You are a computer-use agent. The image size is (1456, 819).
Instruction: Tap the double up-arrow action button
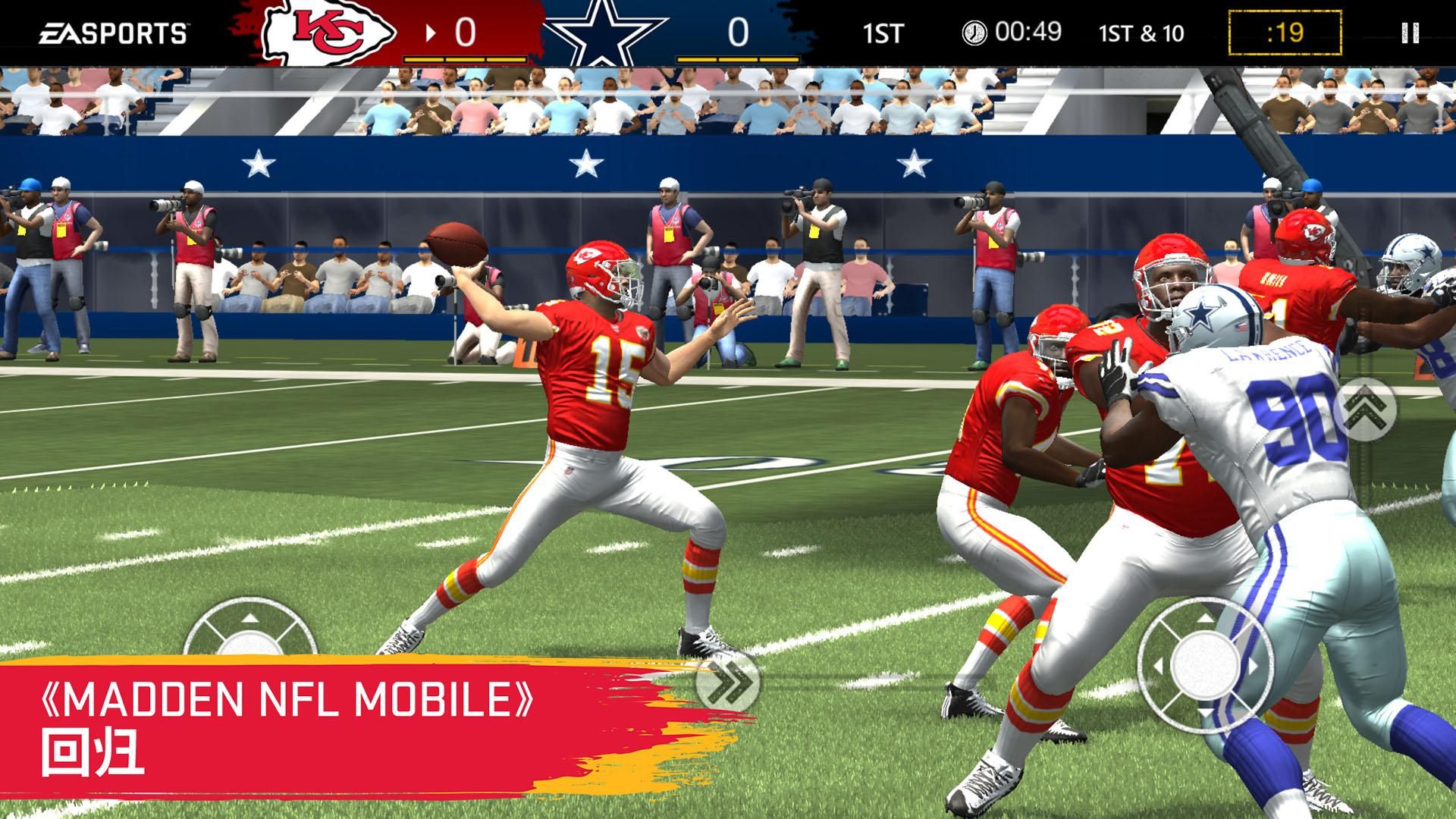(1366, 409)
